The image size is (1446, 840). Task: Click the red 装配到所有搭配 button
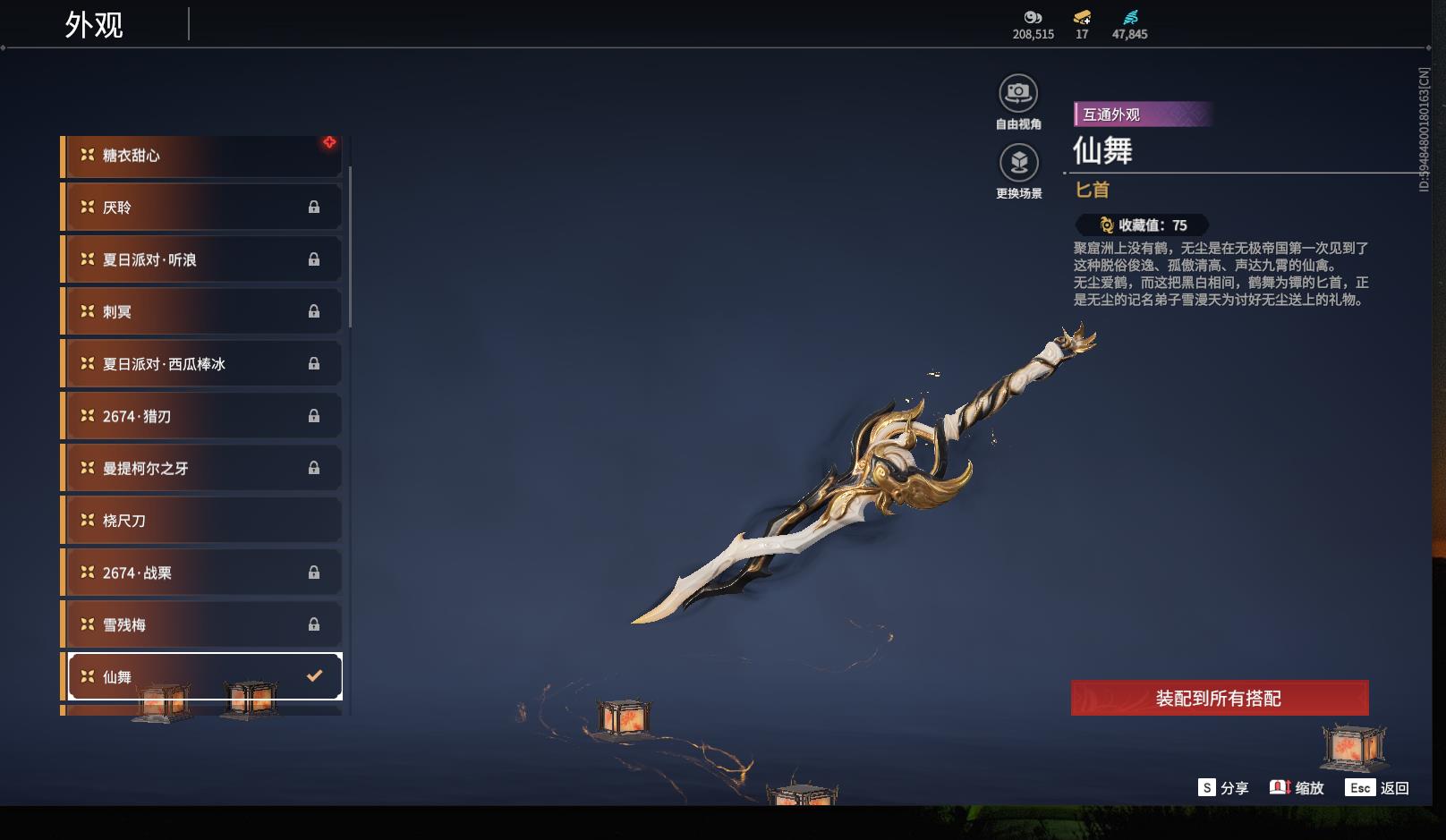(x=1219, y=698)
